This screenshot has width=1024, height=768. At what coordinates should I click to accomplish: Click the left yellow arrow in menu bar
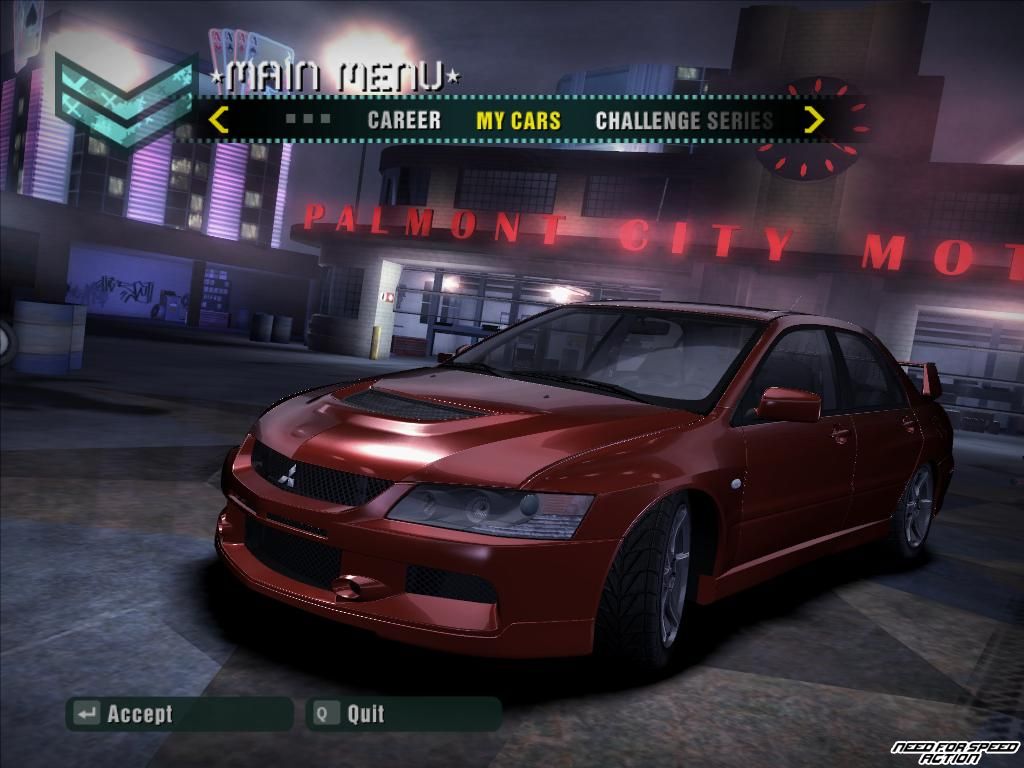tap(218, 120)
